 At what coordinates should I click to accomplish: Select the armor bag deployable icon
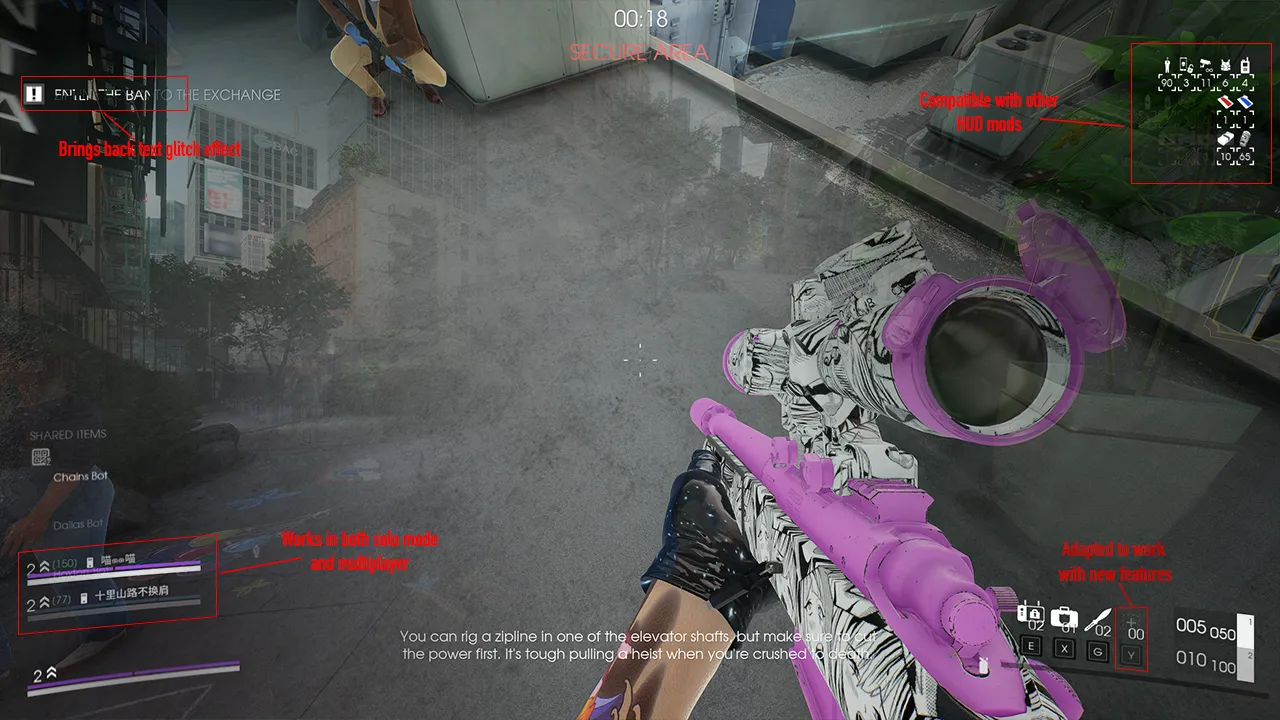point(1064,617)
